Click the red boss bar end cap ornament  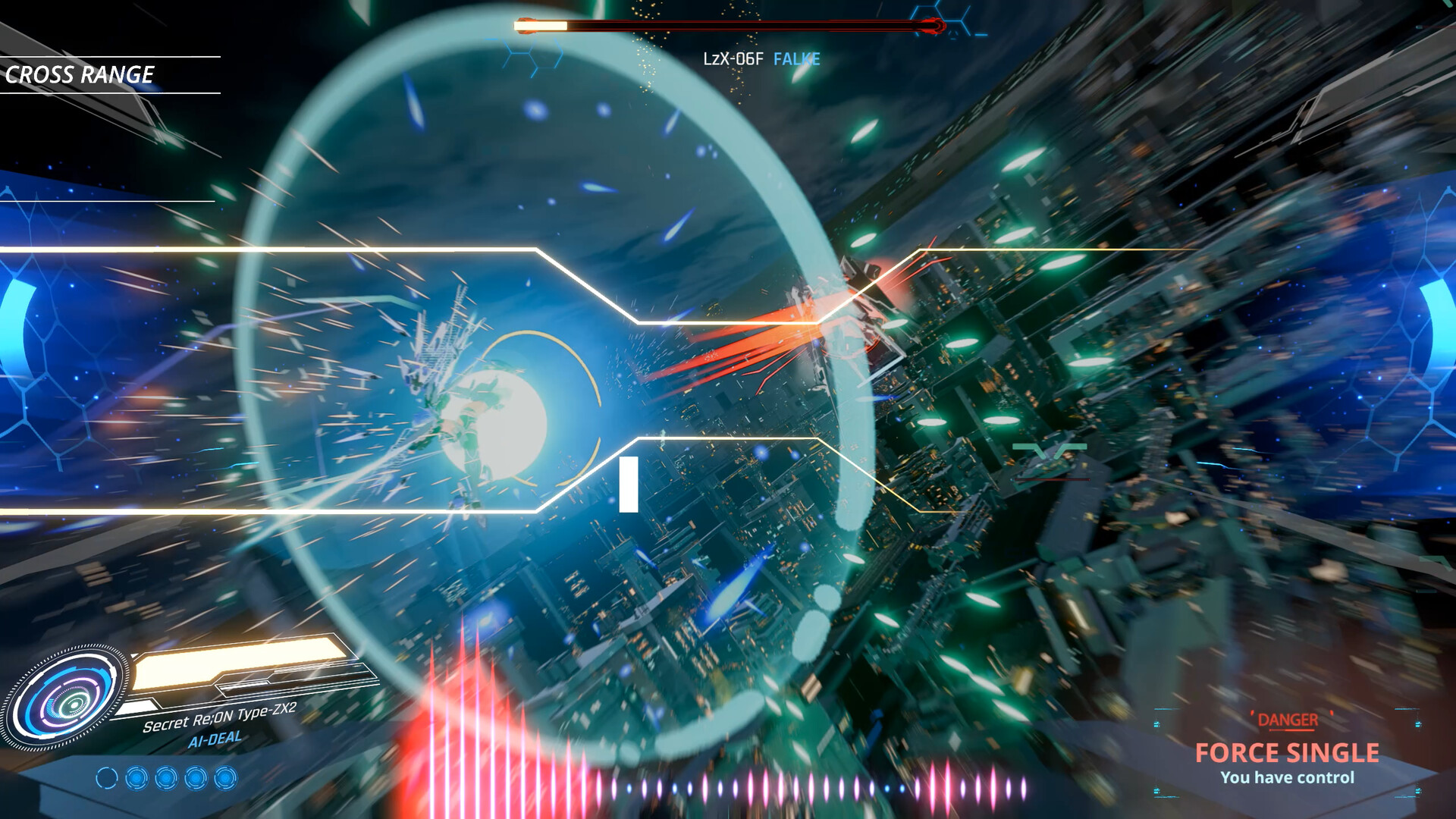coord(934,25)
